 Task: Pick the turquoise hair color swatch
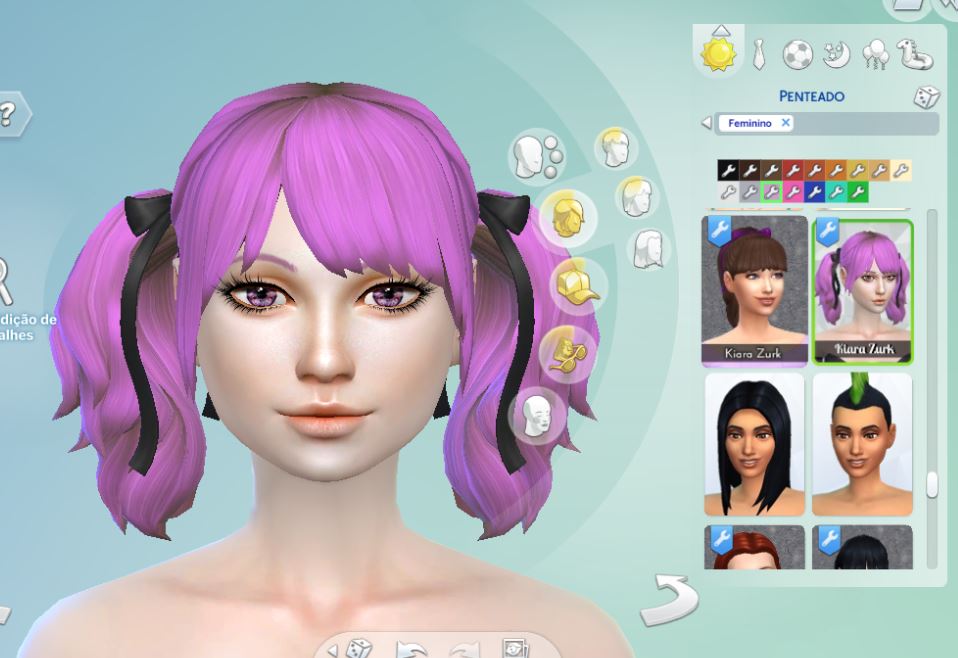(836, 191)
